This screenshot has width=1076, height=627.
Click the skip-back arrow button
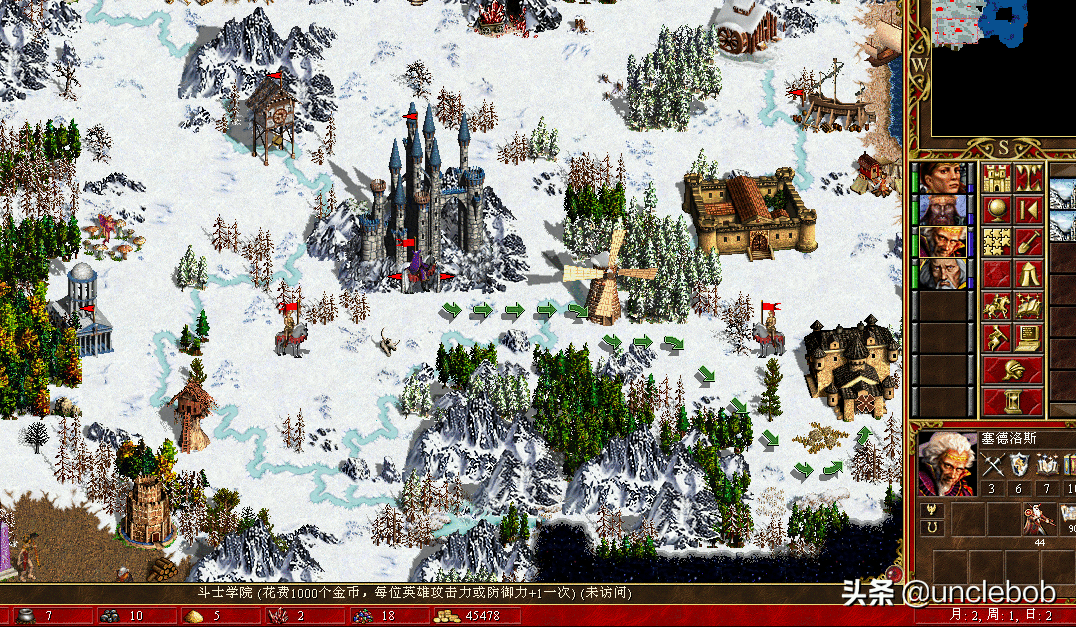point(1027,210)
